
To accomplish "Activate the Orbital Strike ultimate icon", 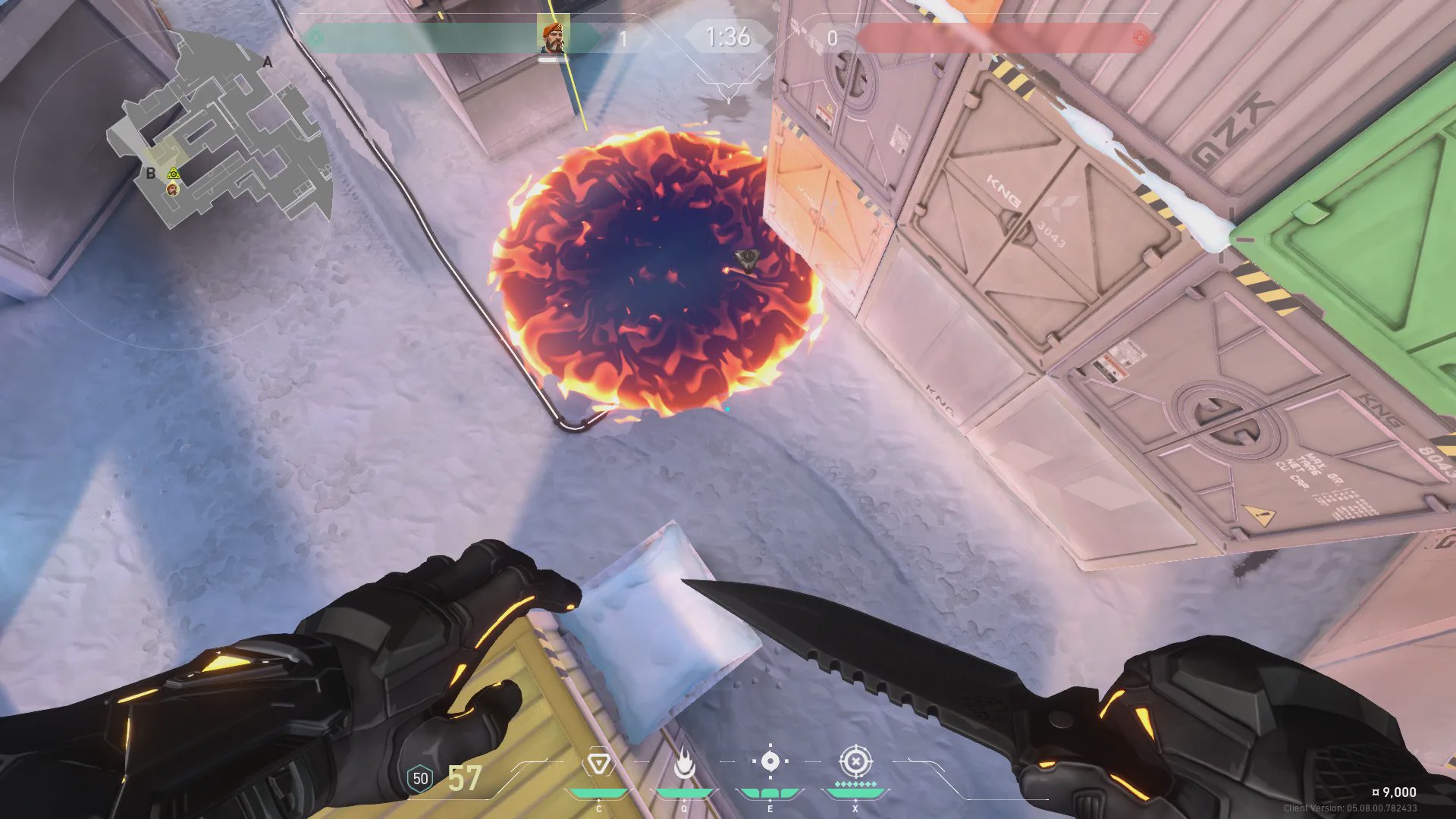I will point(855,761).
